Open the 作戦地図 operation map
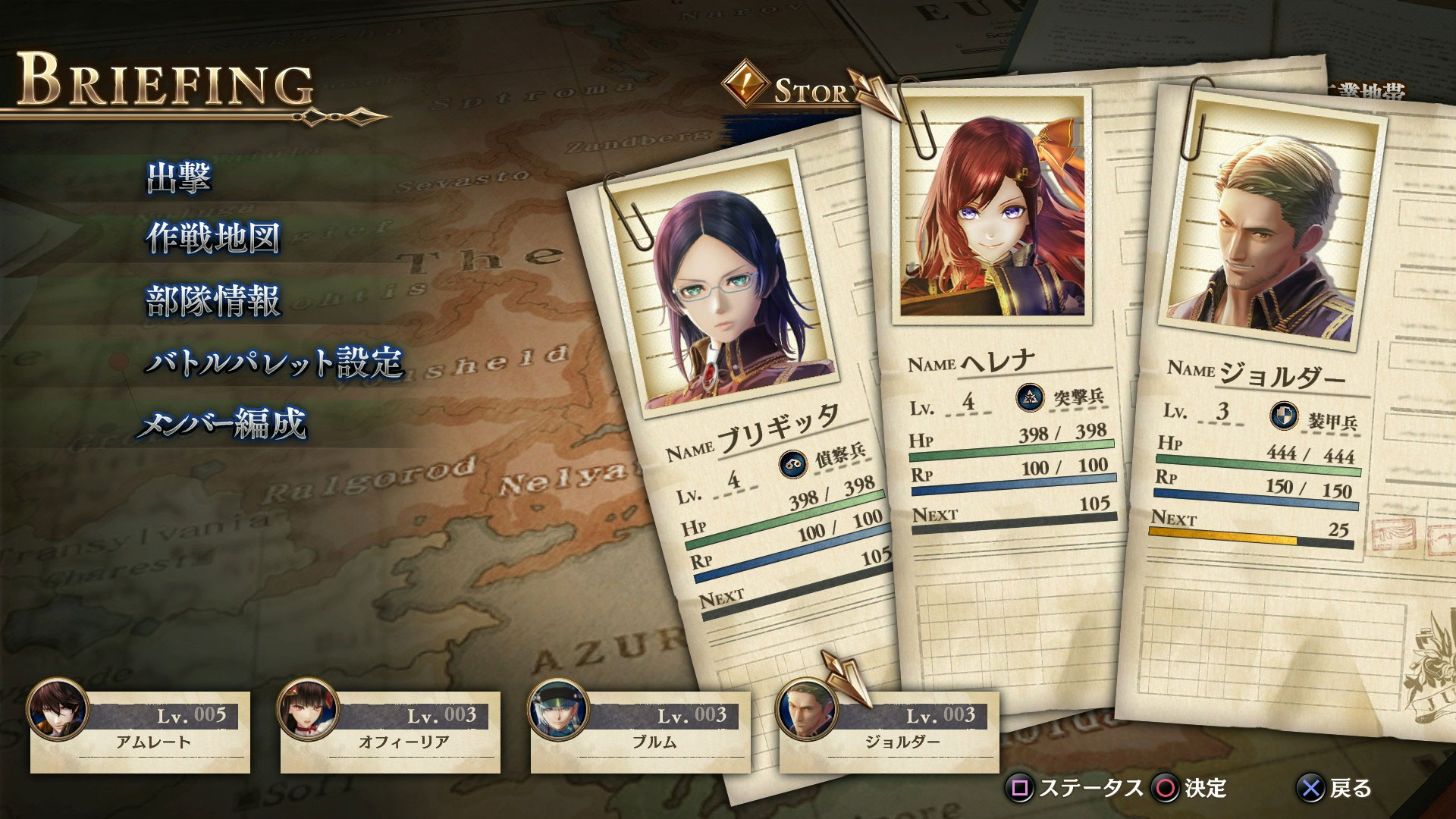The height and width of the screenshot is (819, 1456). click(213, 239)
